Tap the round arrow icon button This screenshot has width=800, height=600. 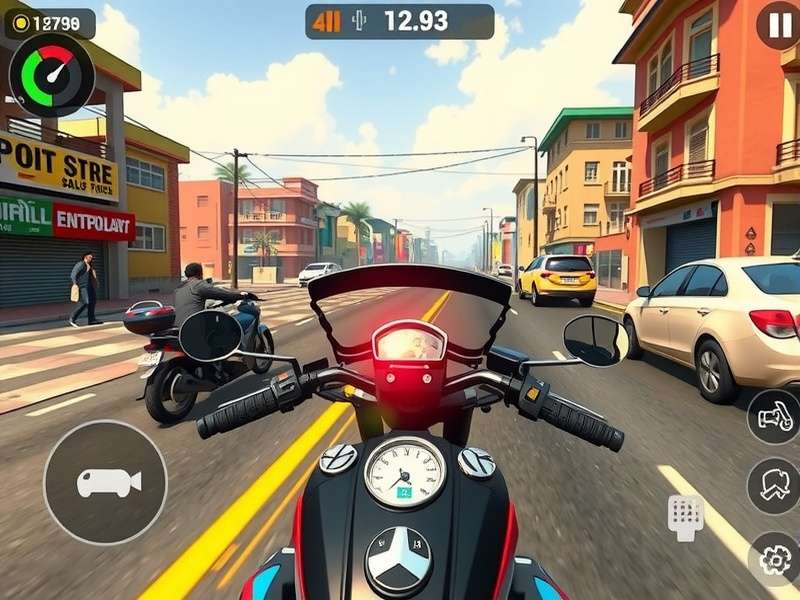click(773, 486)
